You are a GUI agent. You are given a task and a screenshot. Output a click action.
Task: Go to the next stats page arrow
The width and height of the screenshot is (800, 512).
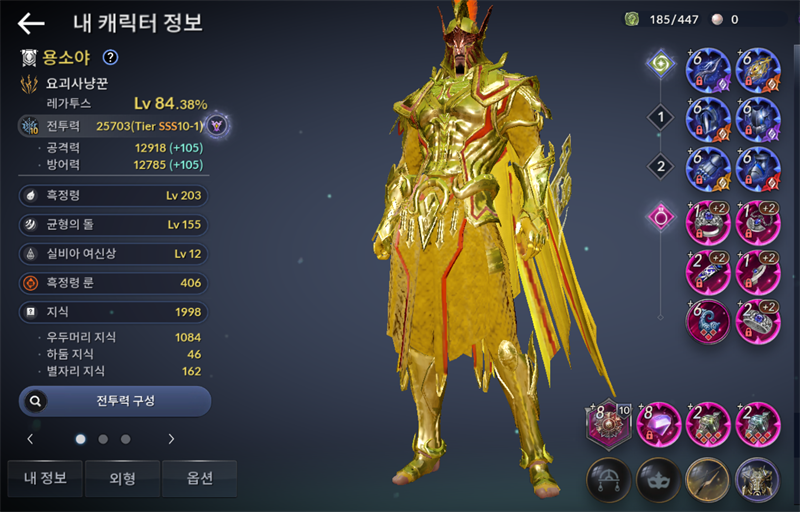[x=171, y=439]
